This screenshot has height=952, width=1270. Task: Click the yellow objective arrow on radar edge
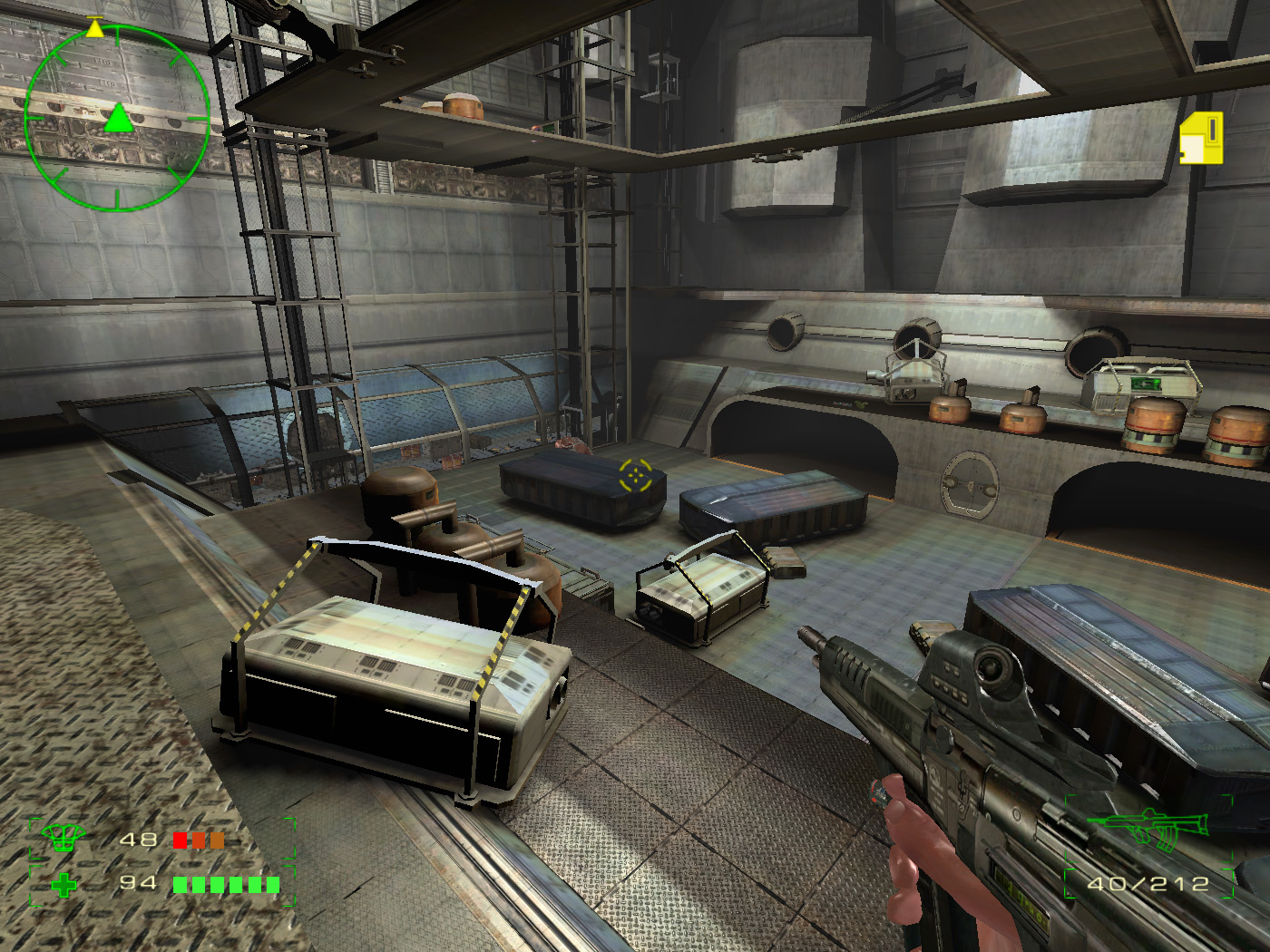point(94,29)
